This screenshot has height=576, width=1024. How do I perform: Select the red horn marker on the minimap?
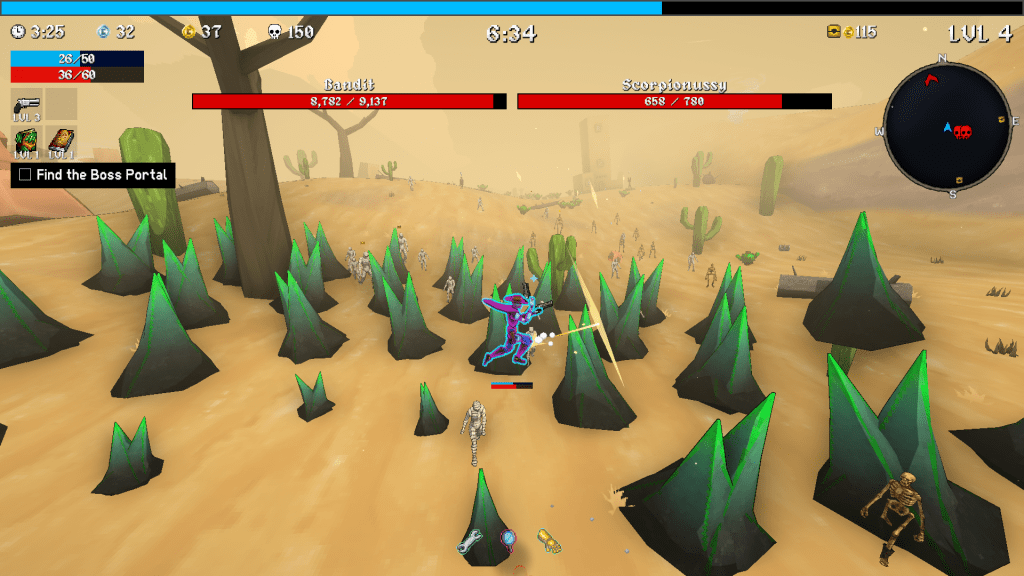(932, 81)
